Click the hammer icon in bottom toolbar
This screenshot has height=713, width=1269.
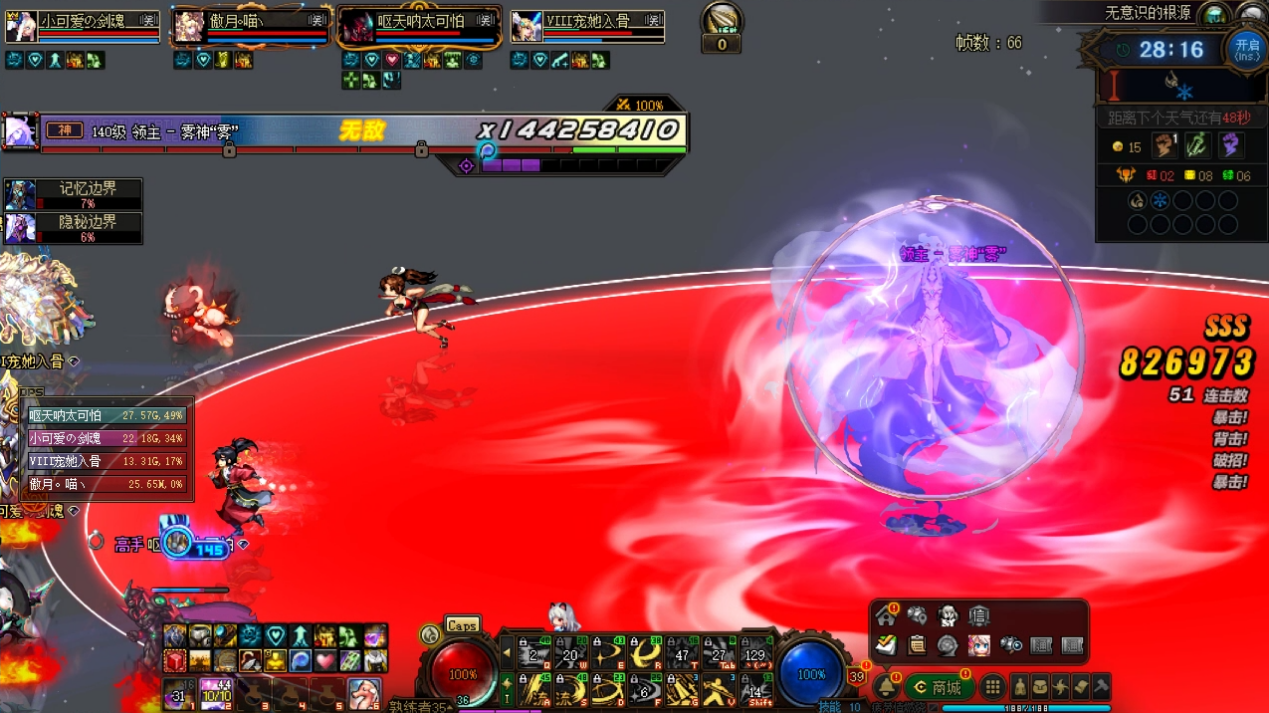point(1101,688)
